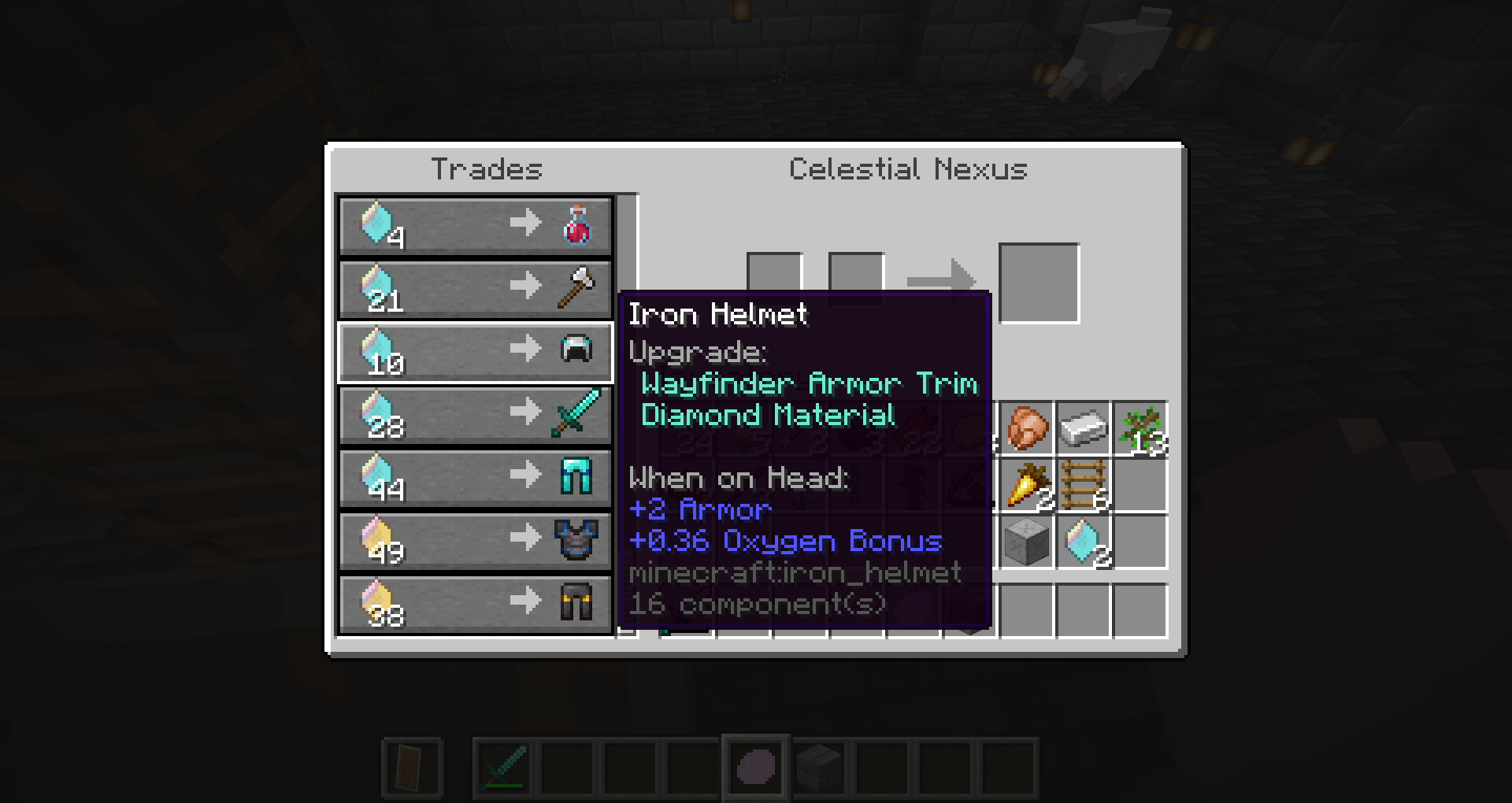Grab the iron ingot from the inventory
Viewport: 1512px width, 803px height.
pos(1084,427)
